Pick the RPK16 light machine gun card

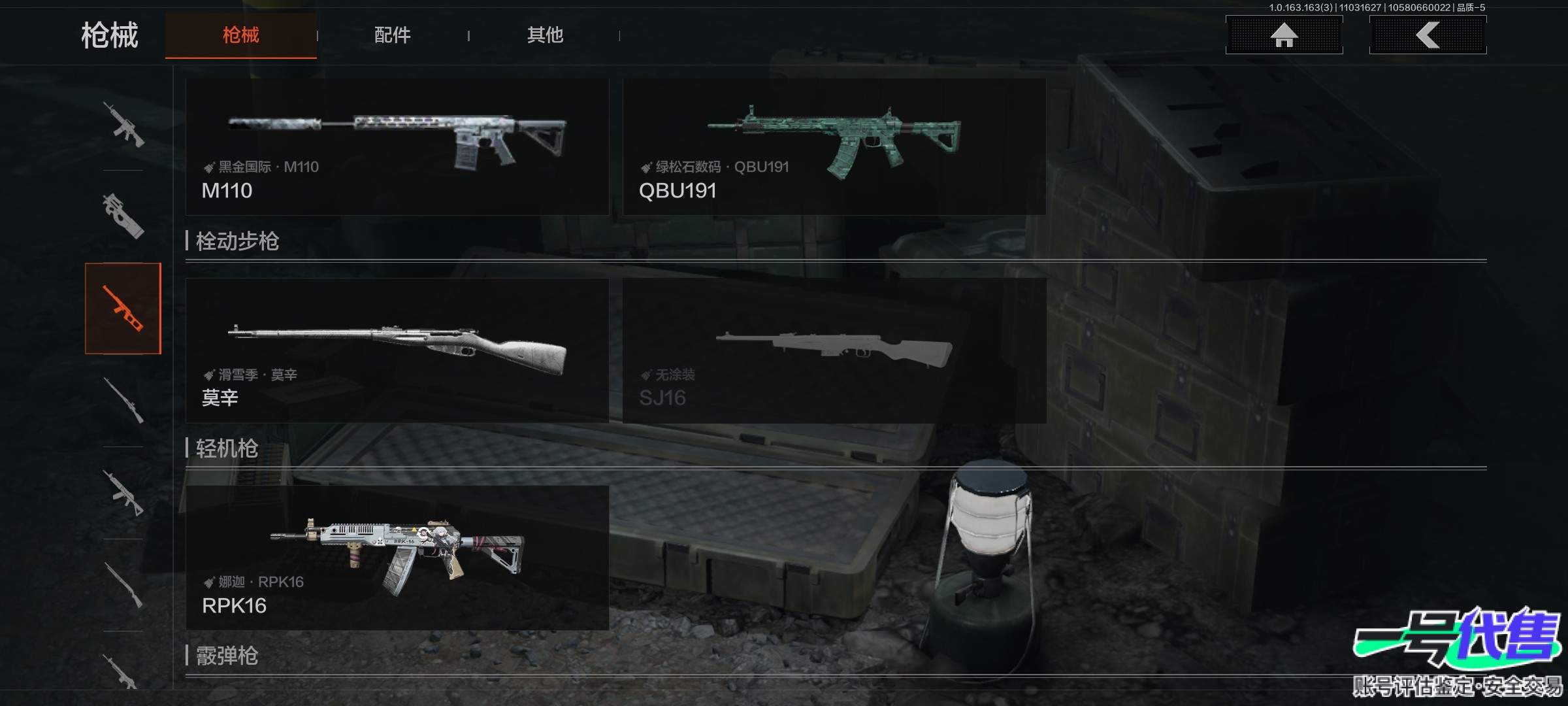397,558
